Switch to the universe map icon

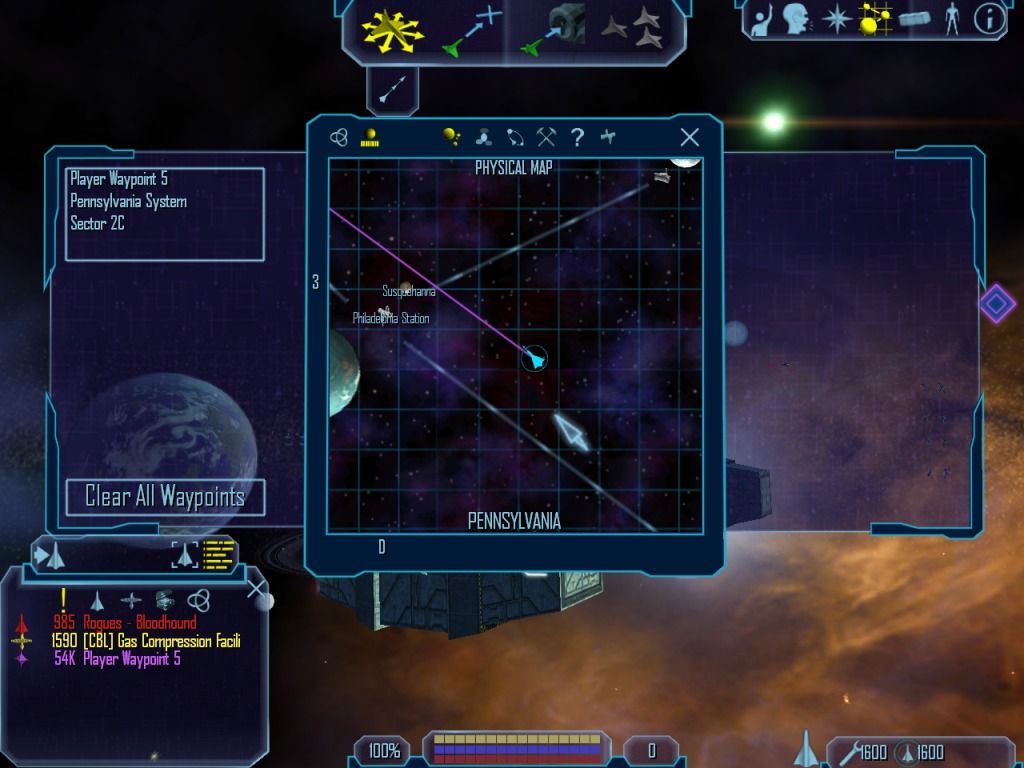coord(339,137)
